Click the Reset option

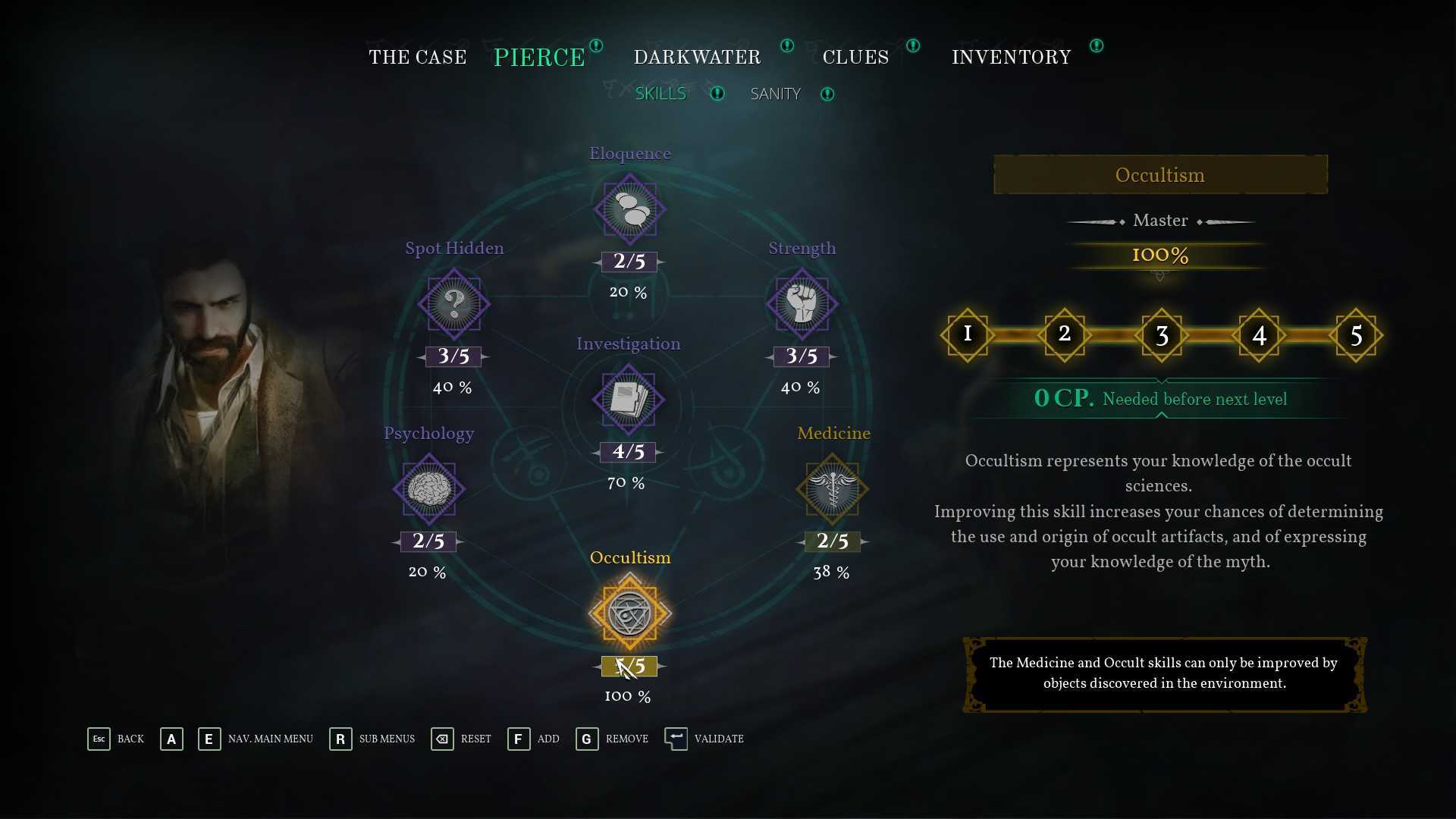[x=461, y=739]
